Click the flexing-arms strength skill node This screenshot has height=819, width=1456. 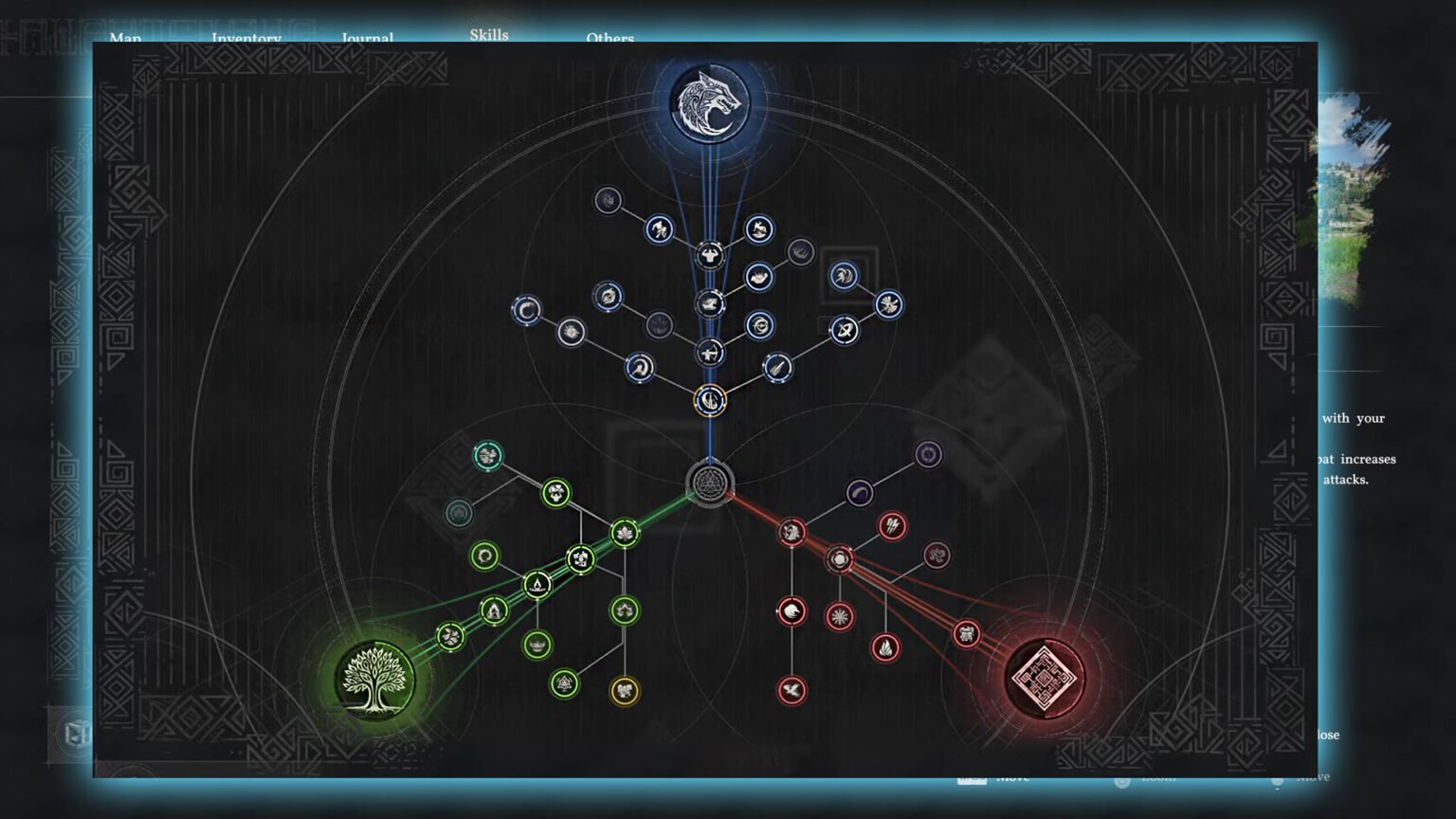(709, 254)
